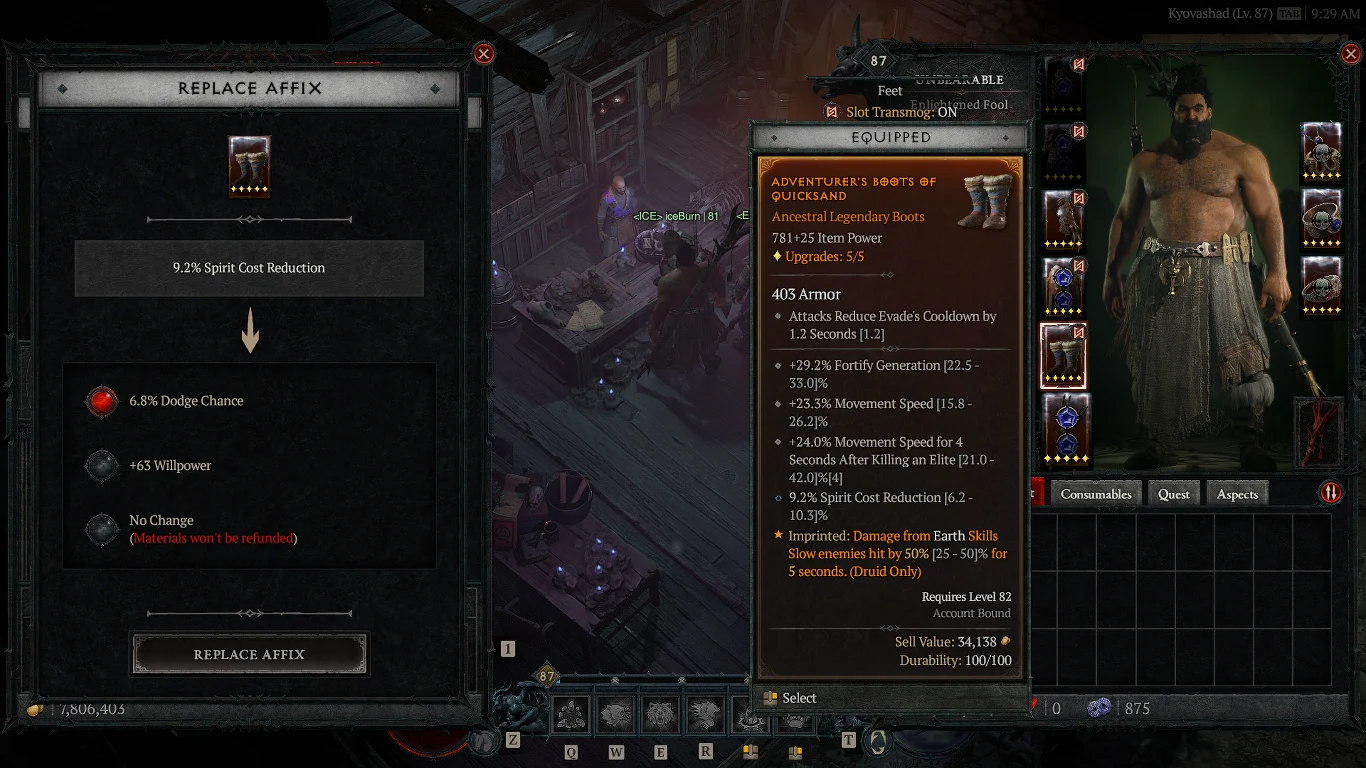The height and width of the screenshot is (768, 1366).
Task: Click the REPLACE AFFIX button
Action: point(249,655)
